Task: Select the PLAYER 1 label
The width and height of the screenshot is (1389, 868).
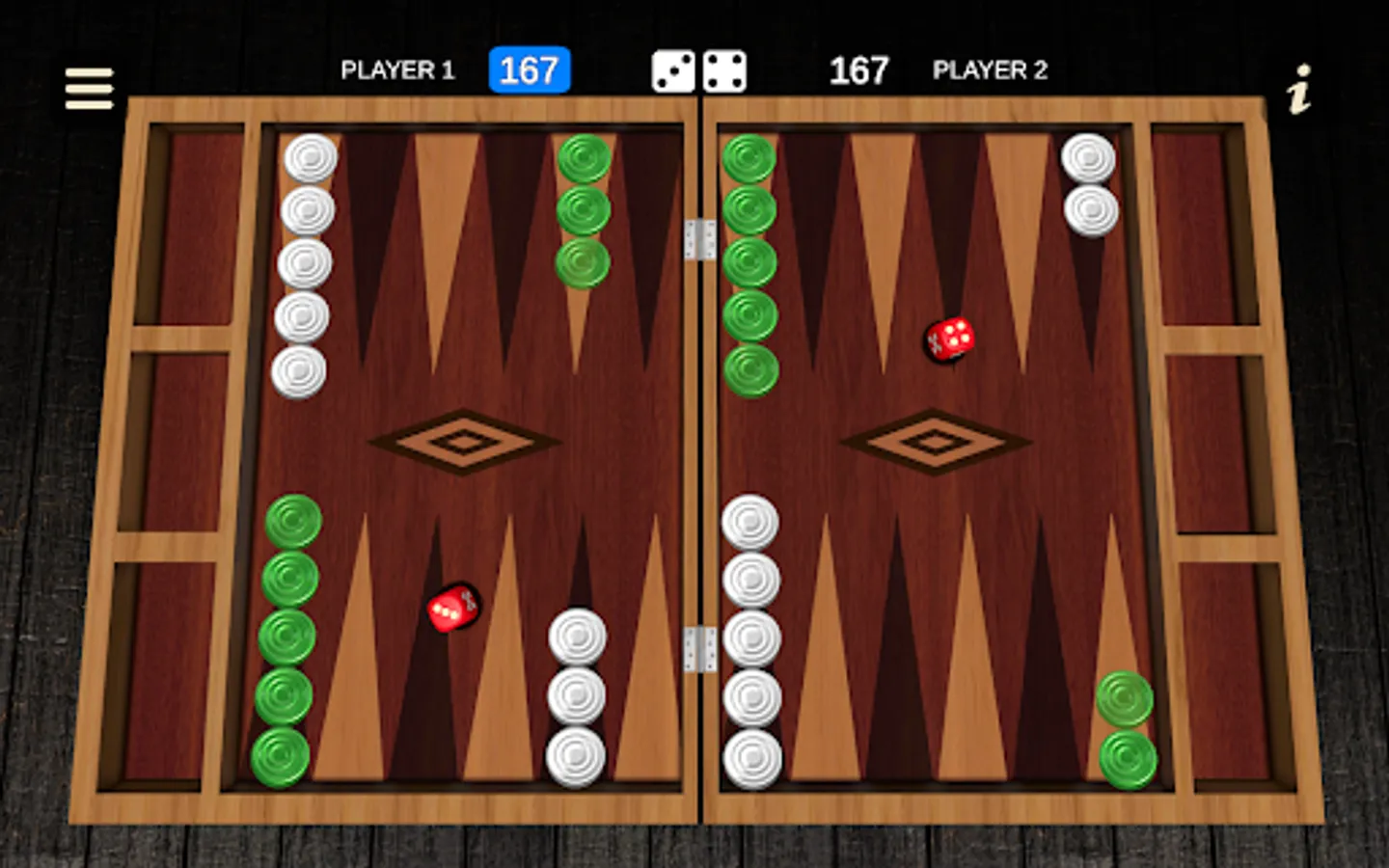Action: coord(398,70)
